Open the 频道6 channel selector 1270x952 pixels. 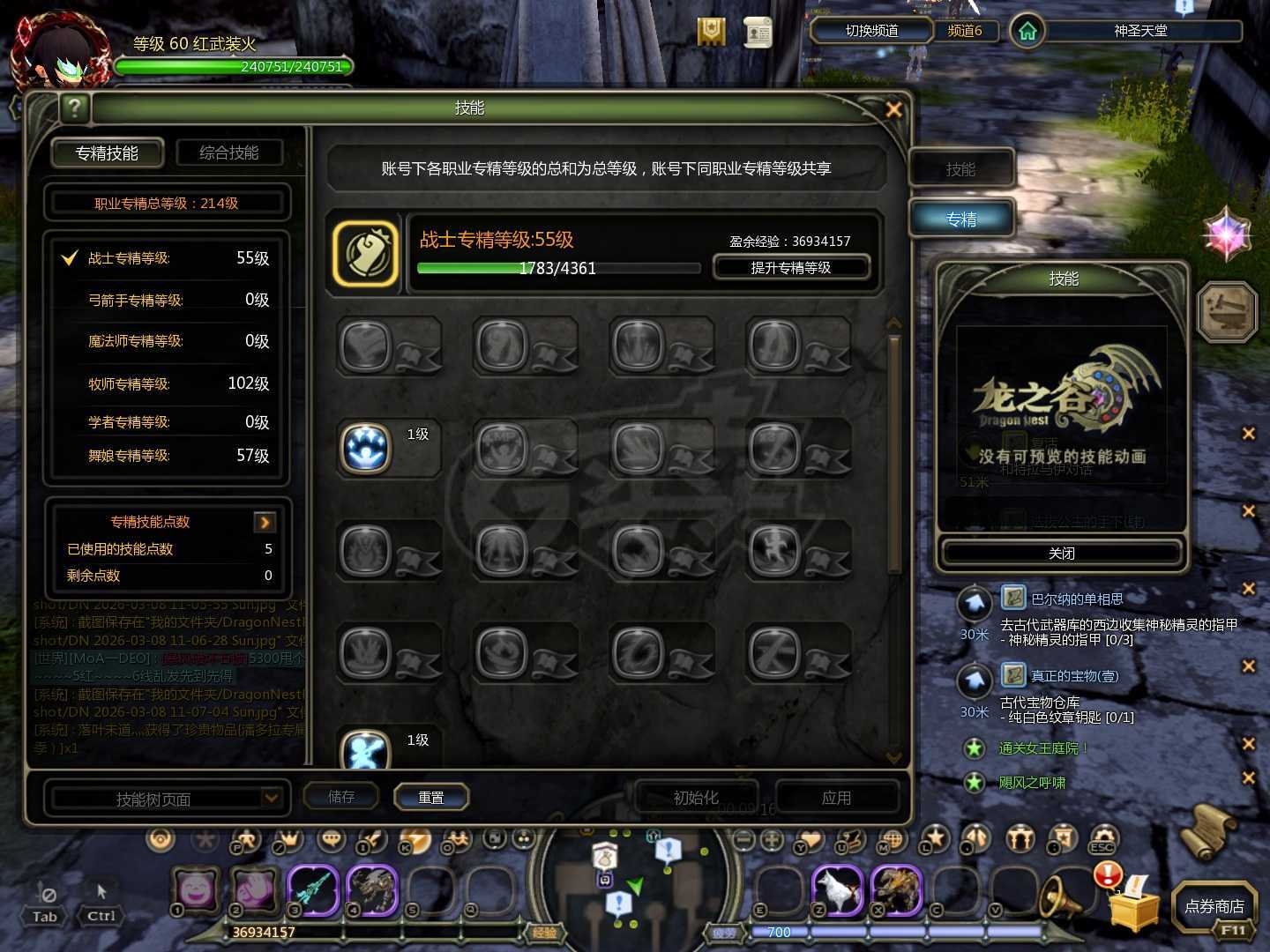coord(967,30)
